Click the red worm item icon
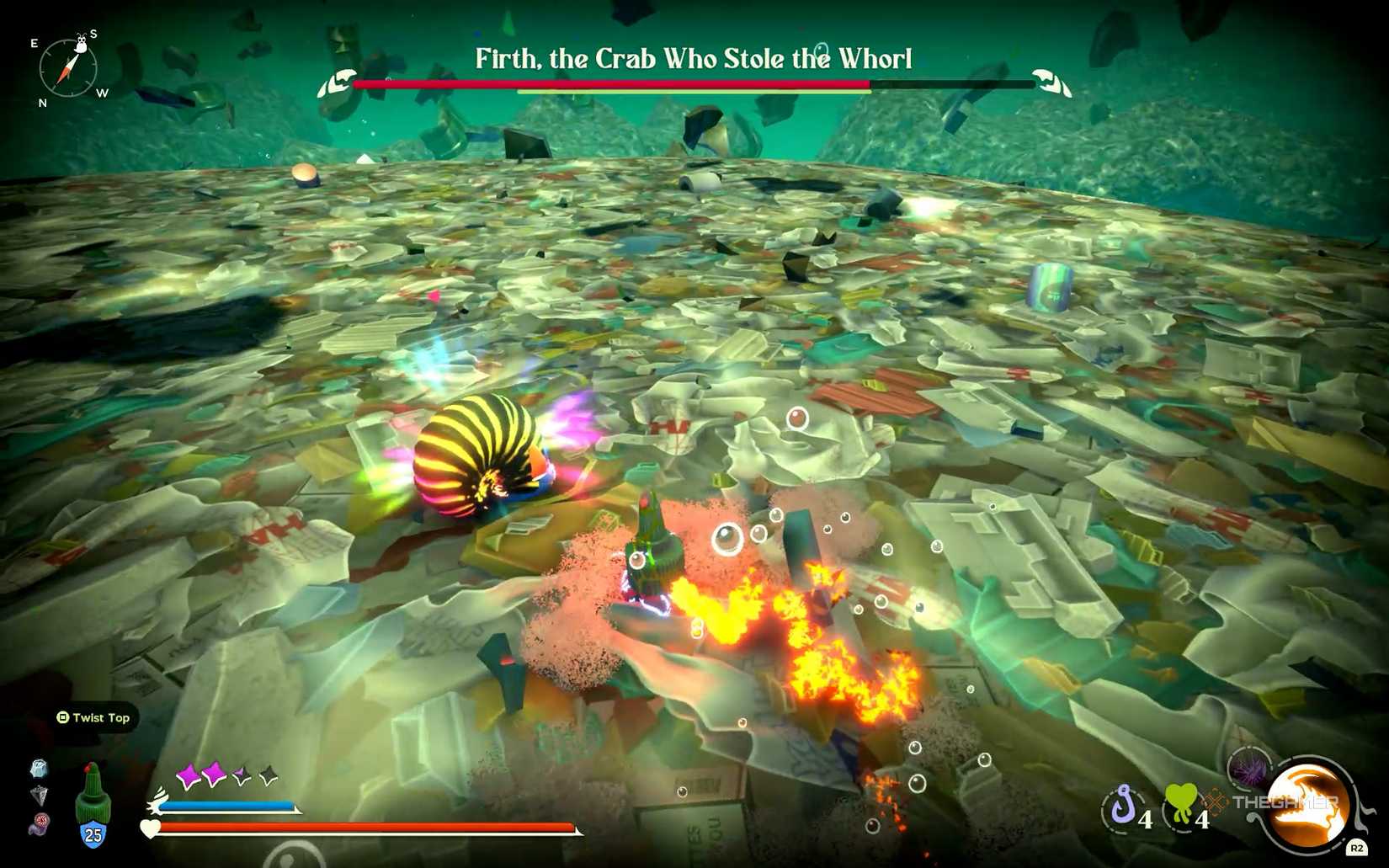This screenshot has height=868, width=1389. tap(40, 824)
